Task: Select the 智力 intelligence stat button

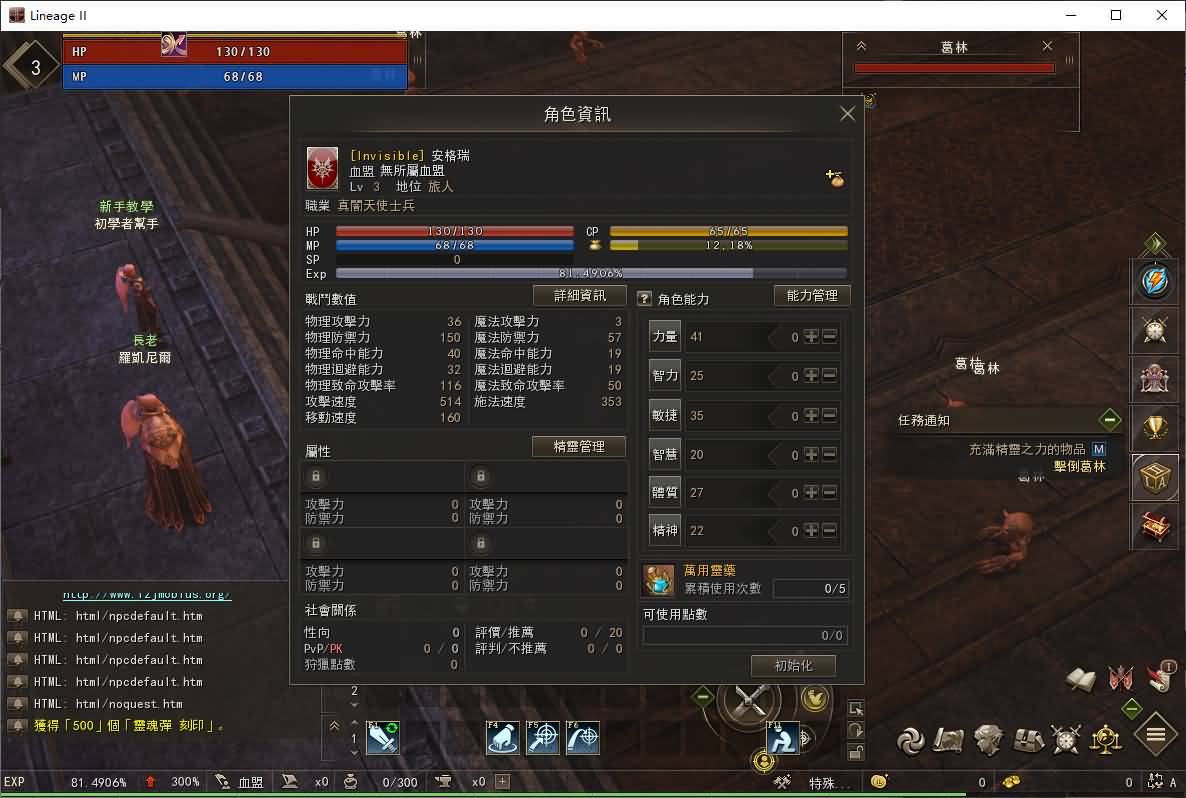Action: (x=665, y=376)
